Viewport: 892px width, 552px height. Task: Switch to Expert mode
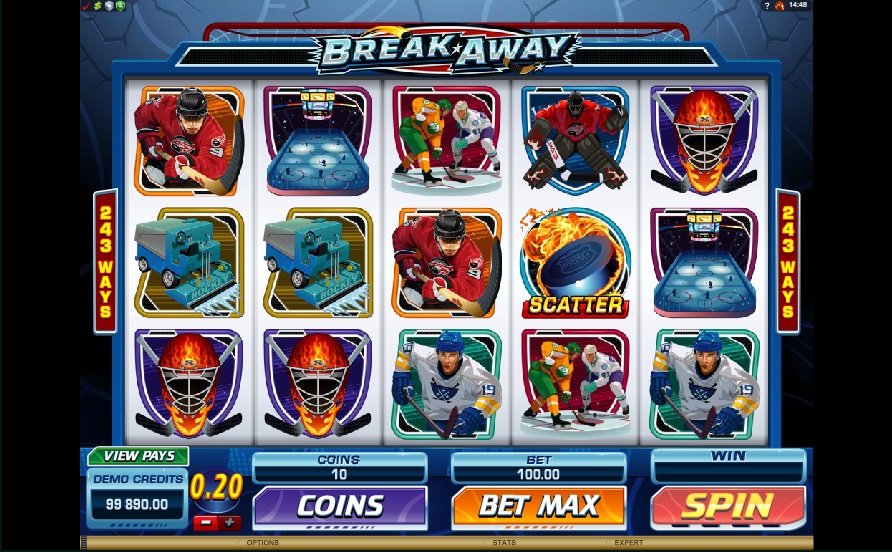(628, 543)
